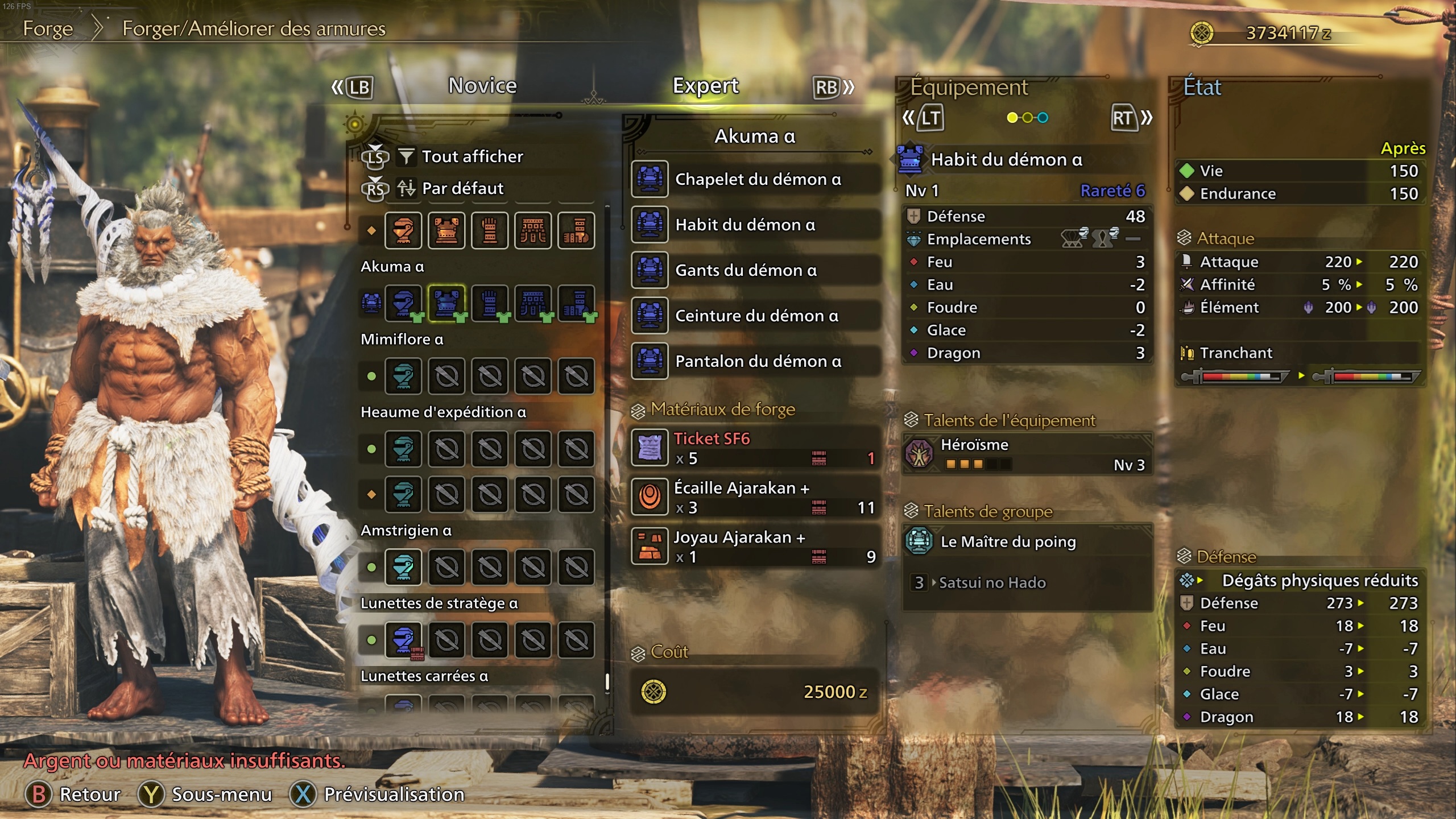The width and height of the screenshot is (1456, 819).
Task: Select Le Maître du poing group skill
Action: 1027,541
